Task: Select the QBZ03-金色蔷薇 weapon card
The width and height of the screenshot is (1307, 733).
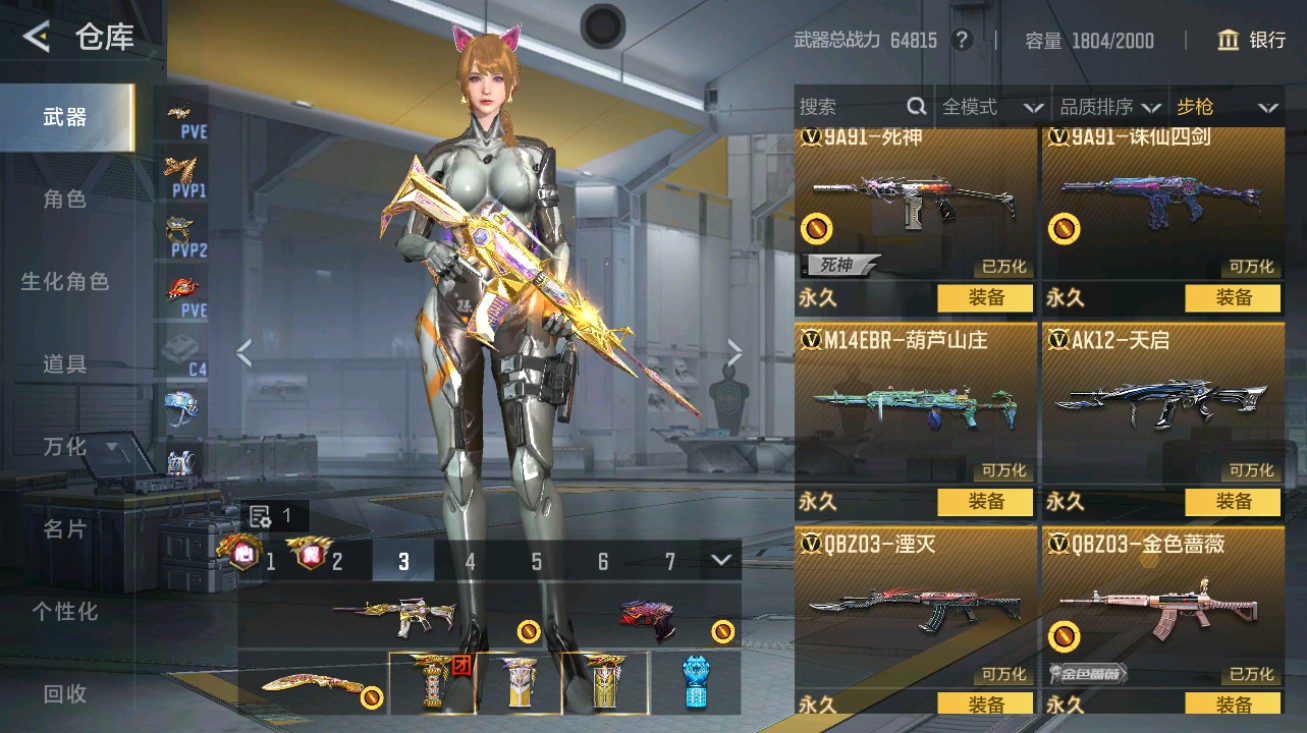Action: pos(1163,608)
